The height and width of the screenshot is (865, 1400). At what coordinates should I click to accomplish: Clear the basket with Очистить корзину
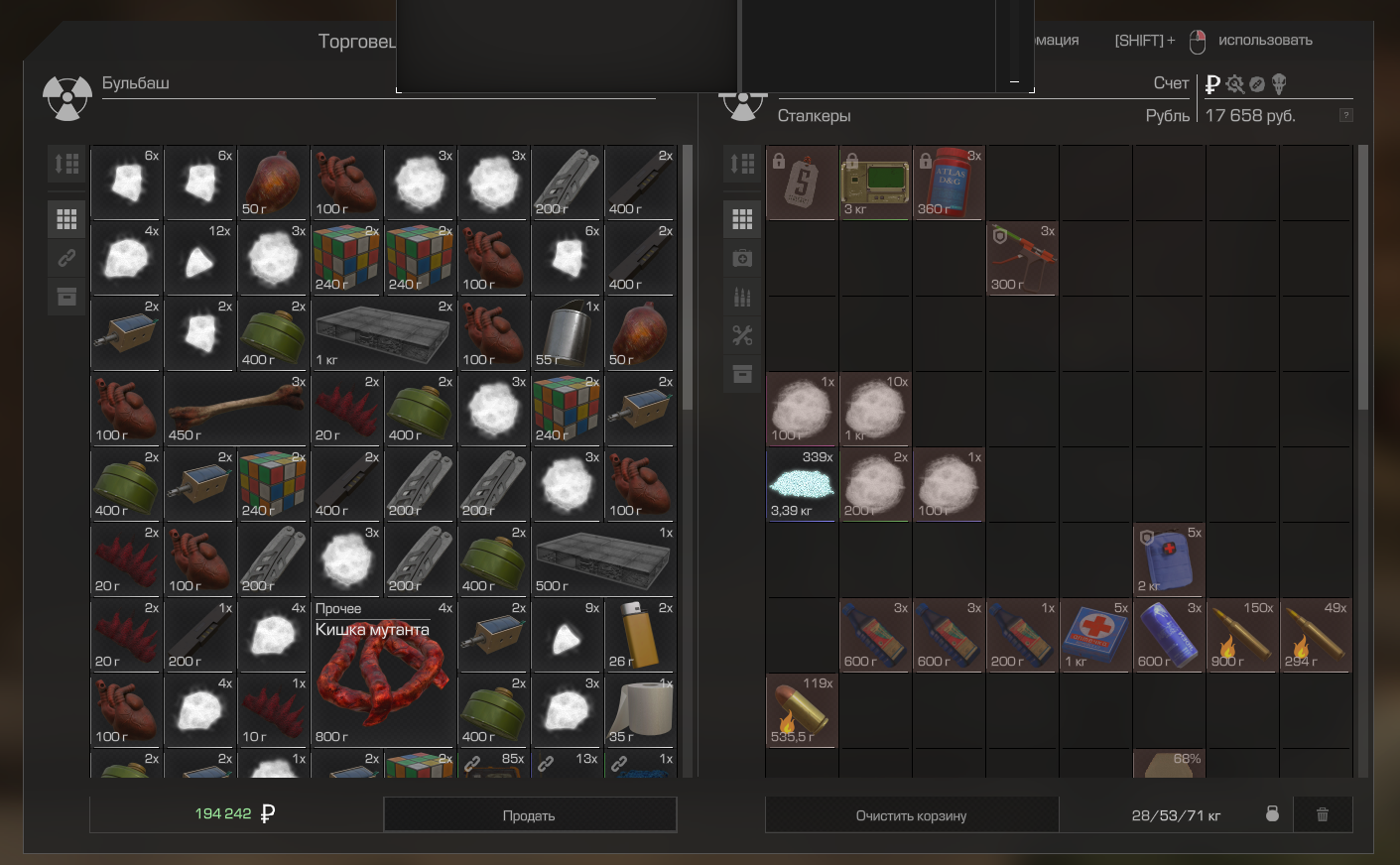[x=911, y=815]
